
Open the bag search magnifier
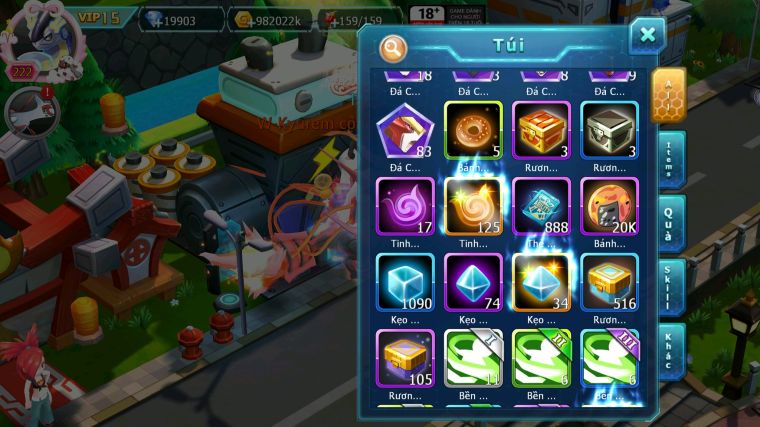tap(394, 47)
